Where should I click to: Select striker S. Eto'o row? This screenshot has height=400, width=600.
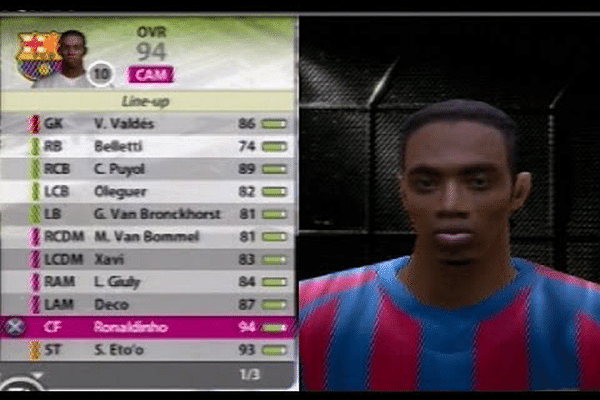150,350
